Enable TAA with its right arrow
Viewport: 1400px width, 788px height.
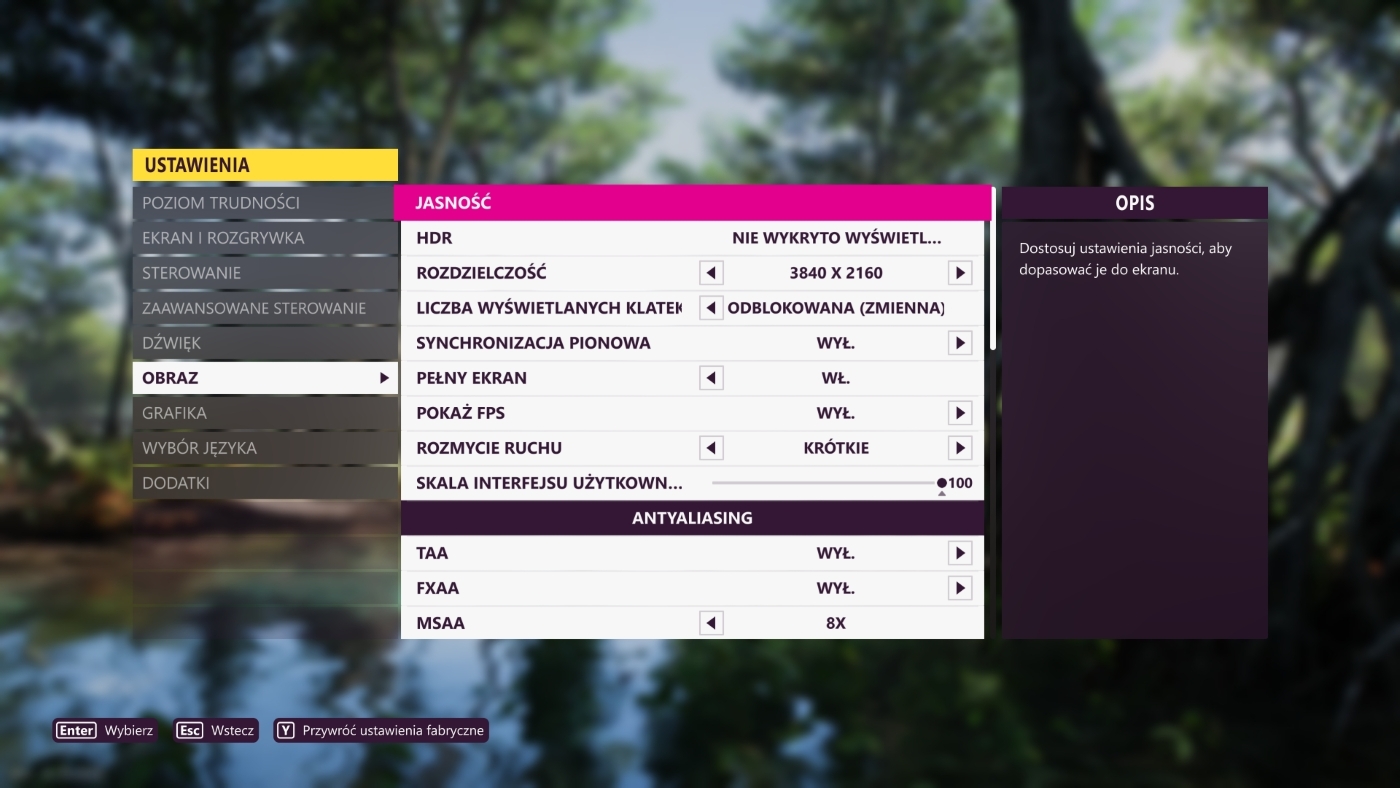coord(960,553)
